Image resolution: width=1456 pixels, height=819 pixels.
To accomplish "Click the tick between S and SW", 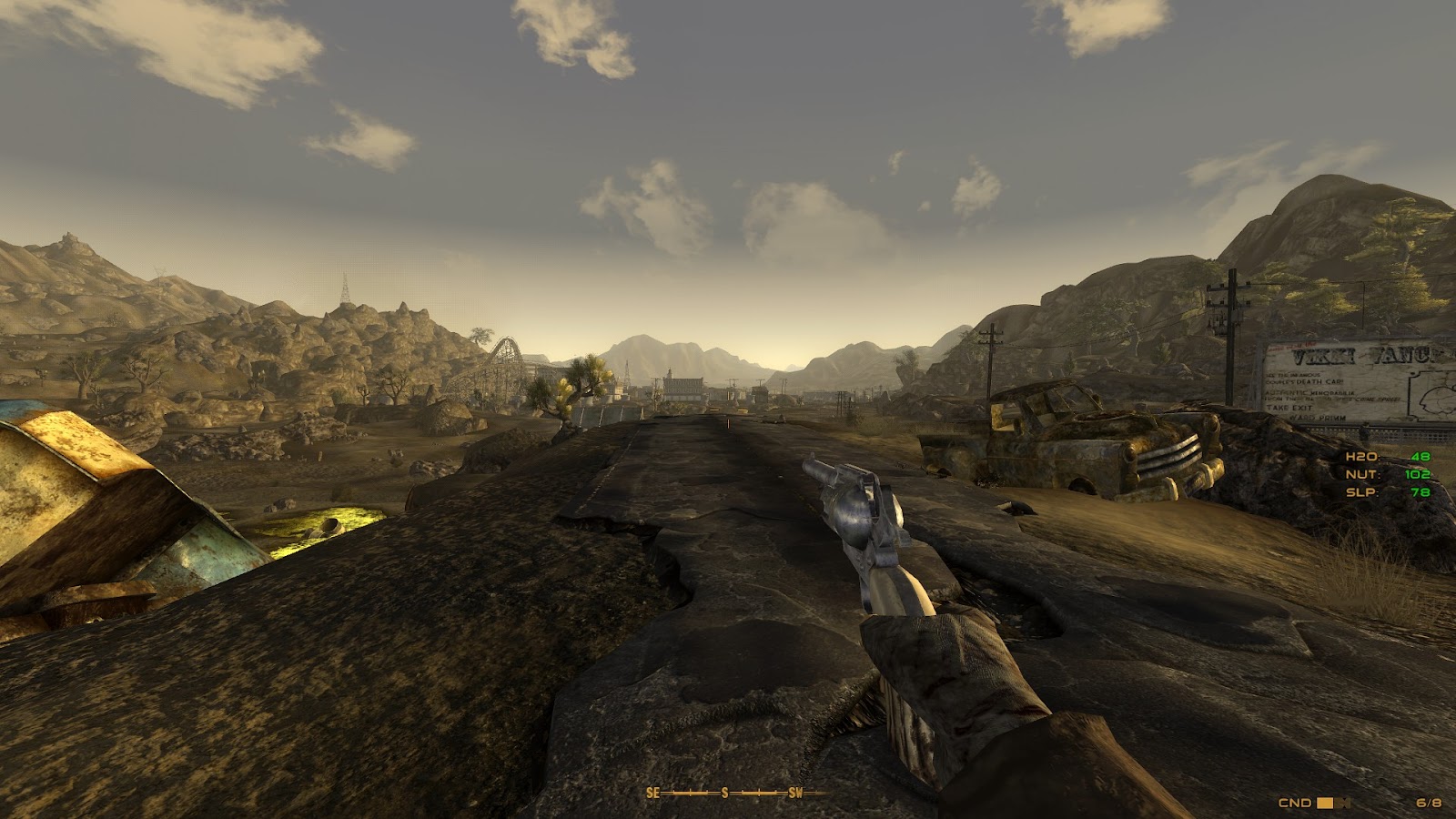I will [x=759, y=793].
